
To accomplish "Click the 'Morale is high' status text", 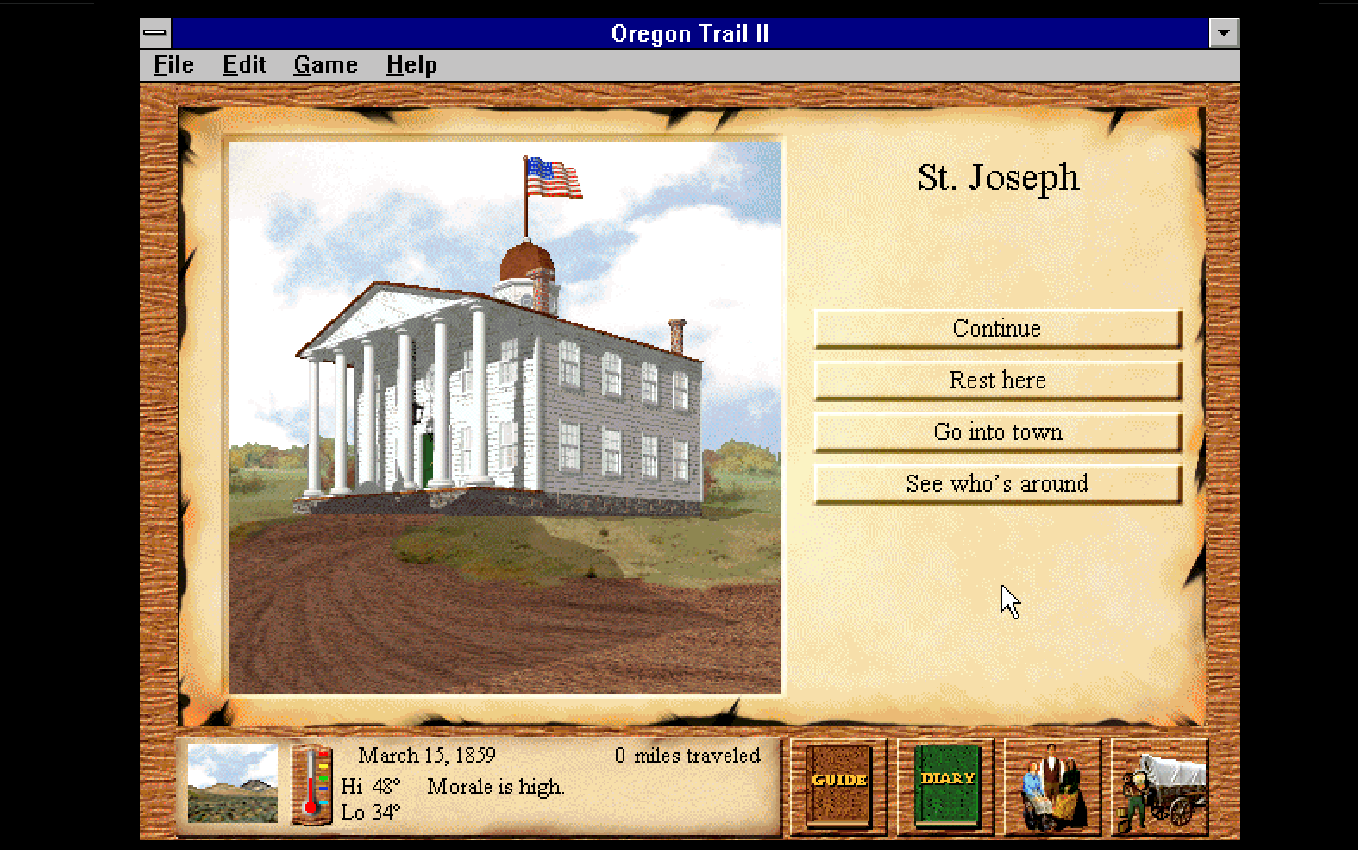I will pyautogui.click(x=497, y=787).
